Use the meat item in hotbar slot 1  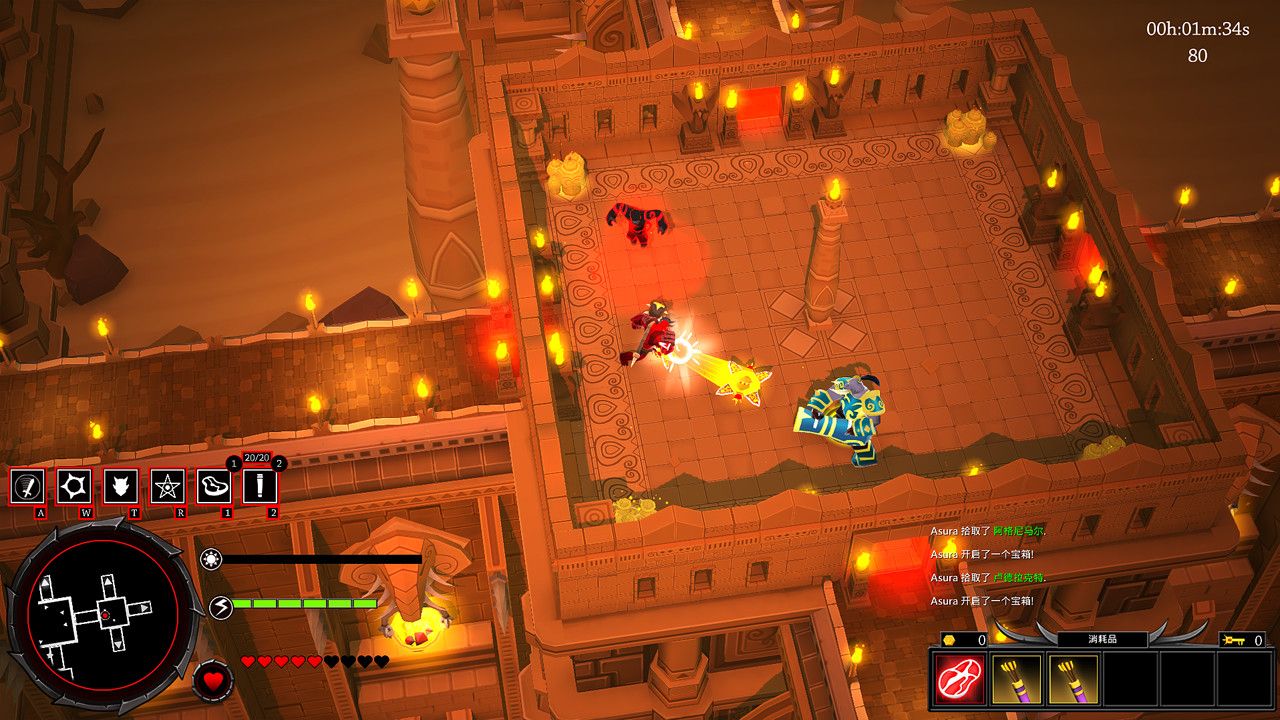[215, 487]
